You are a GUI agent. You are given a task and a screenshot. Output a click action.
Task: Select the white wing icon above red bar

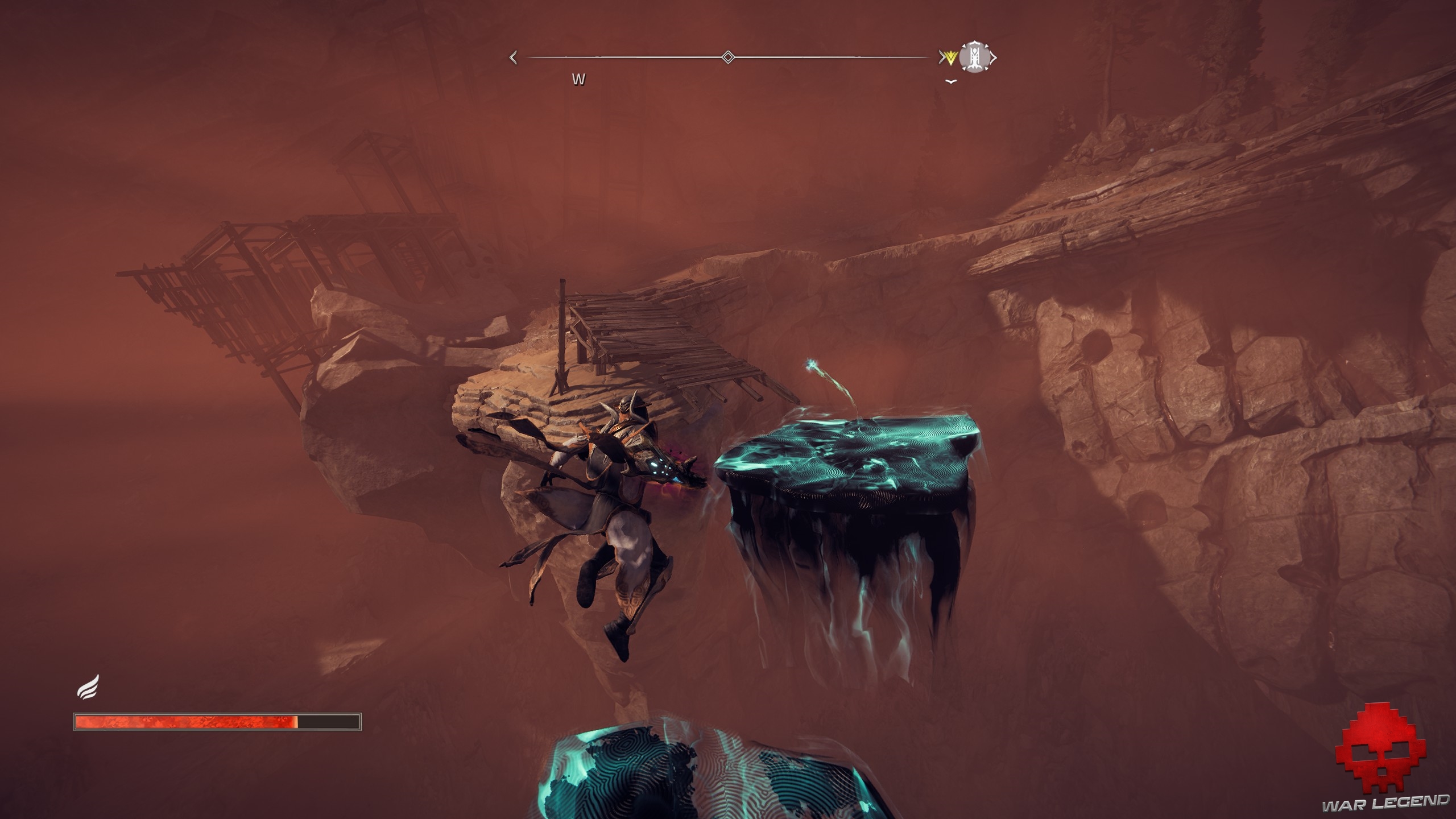pyautogui.click(x=89, y=686)
